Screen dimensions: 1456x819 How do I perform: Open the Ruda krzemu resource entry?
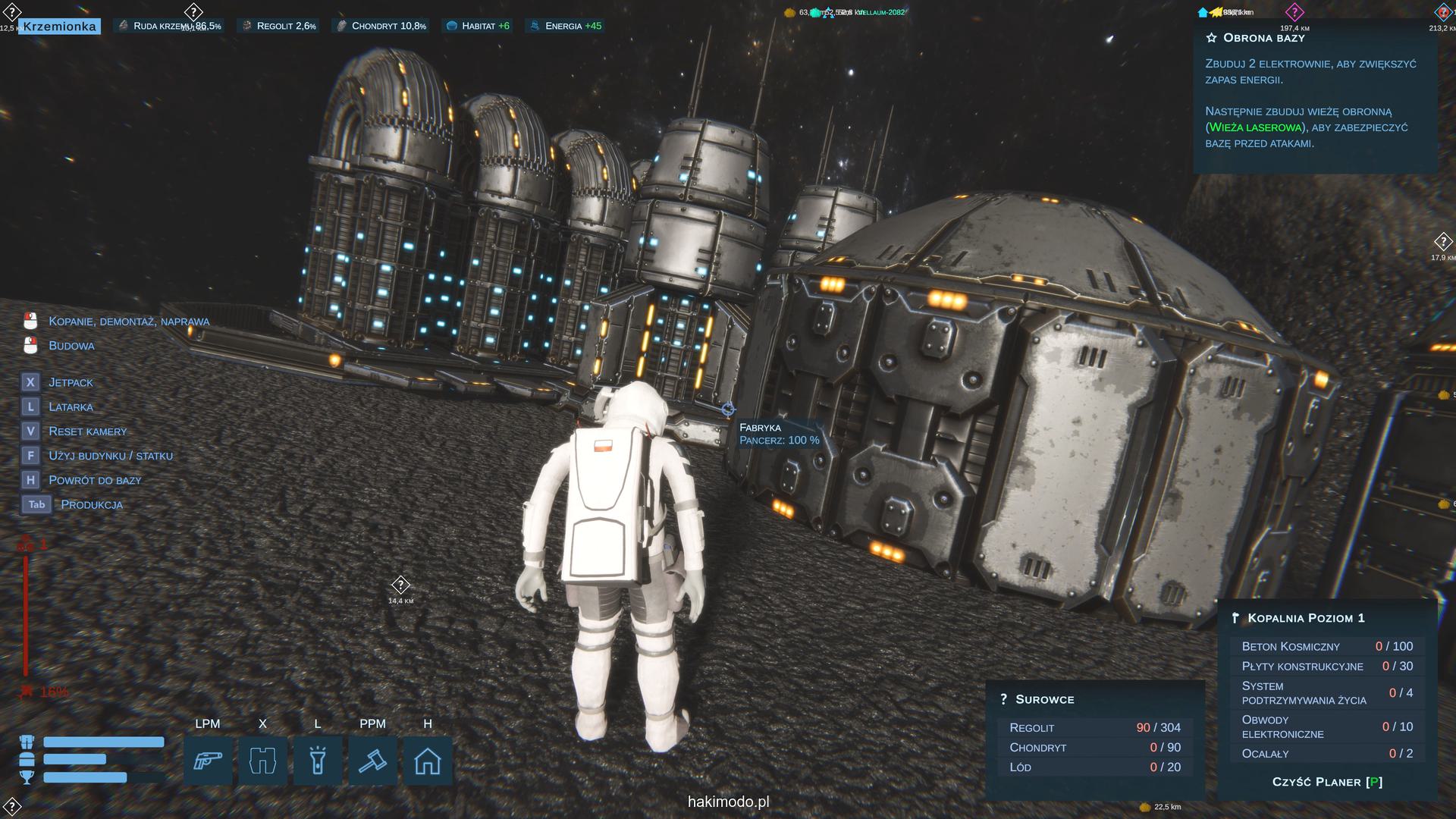pos(168,26)
